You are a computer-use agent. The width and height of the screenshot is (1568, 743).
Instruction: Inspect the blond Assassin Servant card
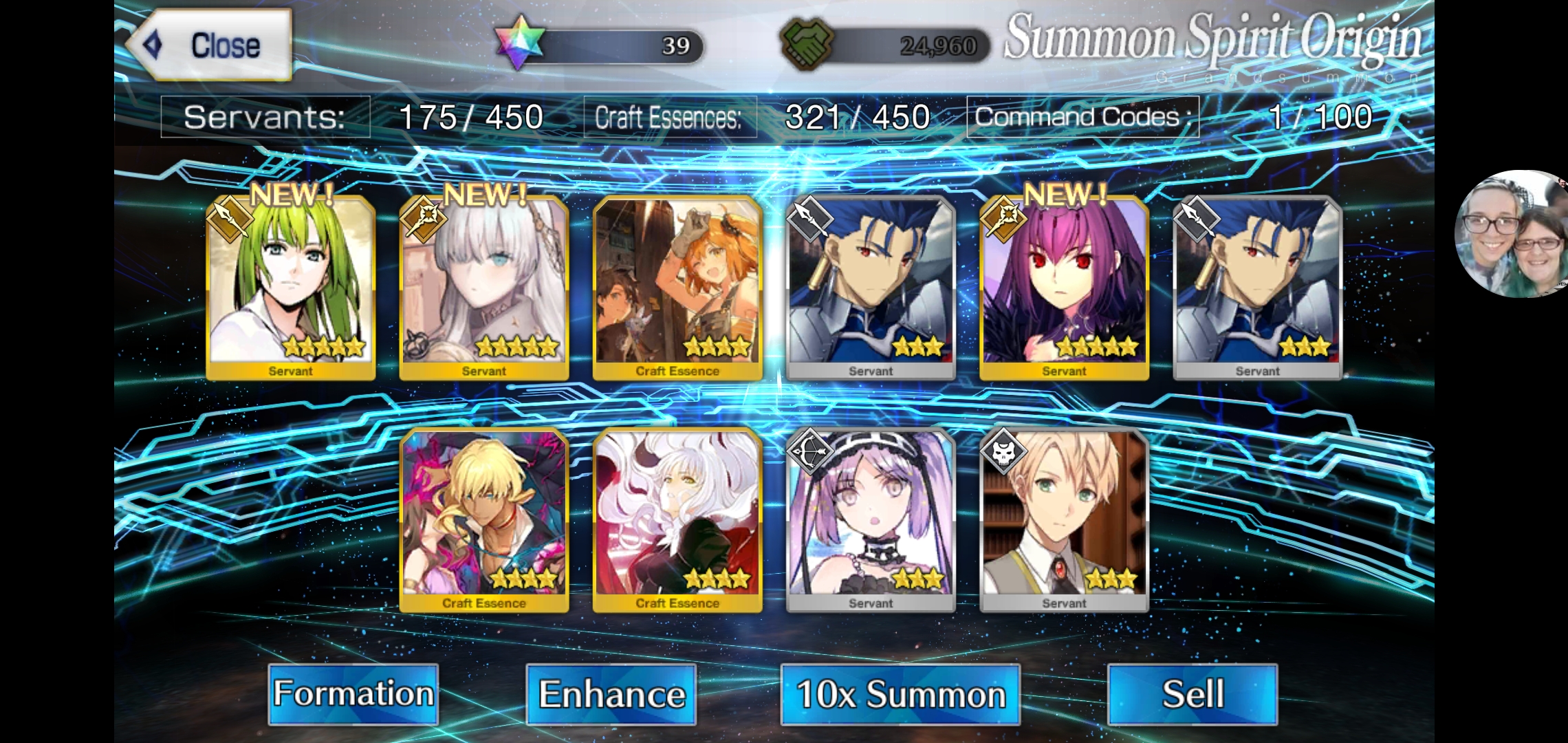point(1064,519)
